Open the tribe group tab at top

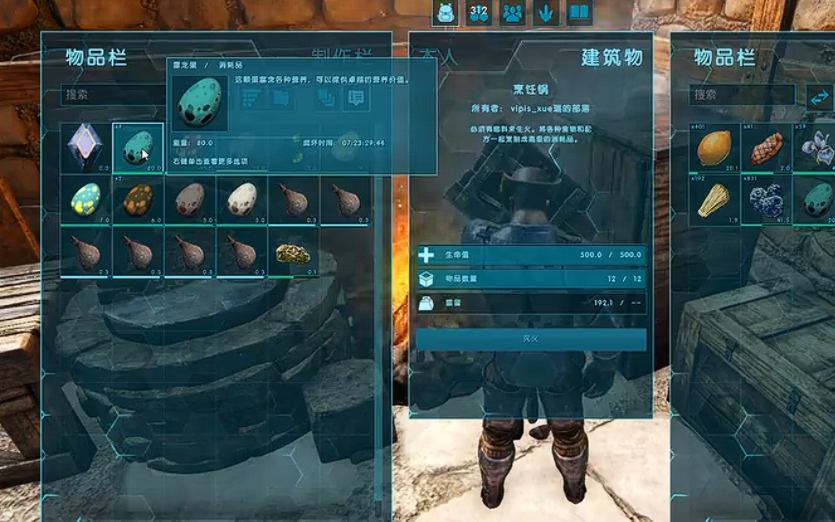pos(512,14)
